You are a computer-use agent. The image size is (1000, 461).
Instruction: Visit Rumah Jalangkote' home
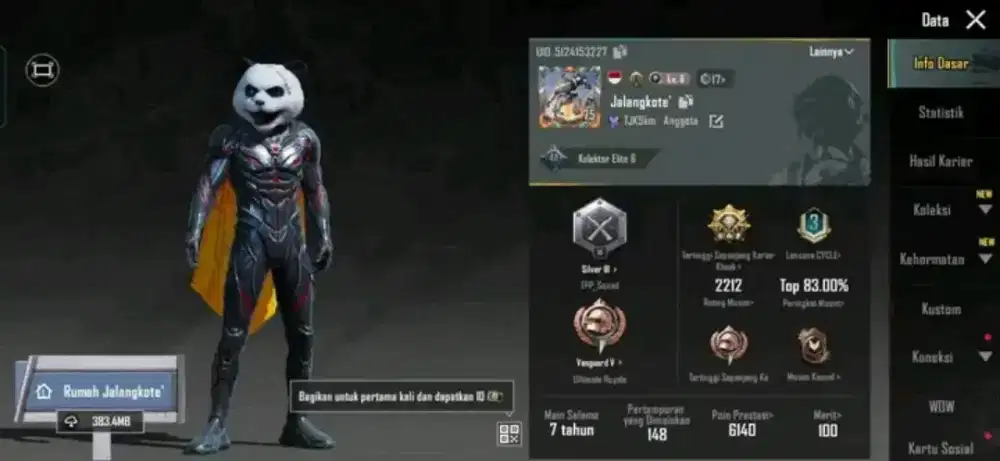click(x=98, y=391)
